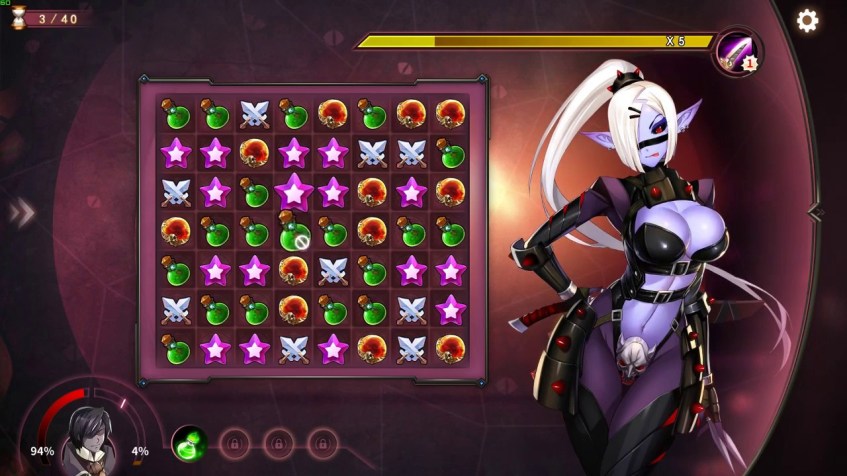Click the right-edge chevron panel arrow
The image size is (847, 476).
point(815,211)
